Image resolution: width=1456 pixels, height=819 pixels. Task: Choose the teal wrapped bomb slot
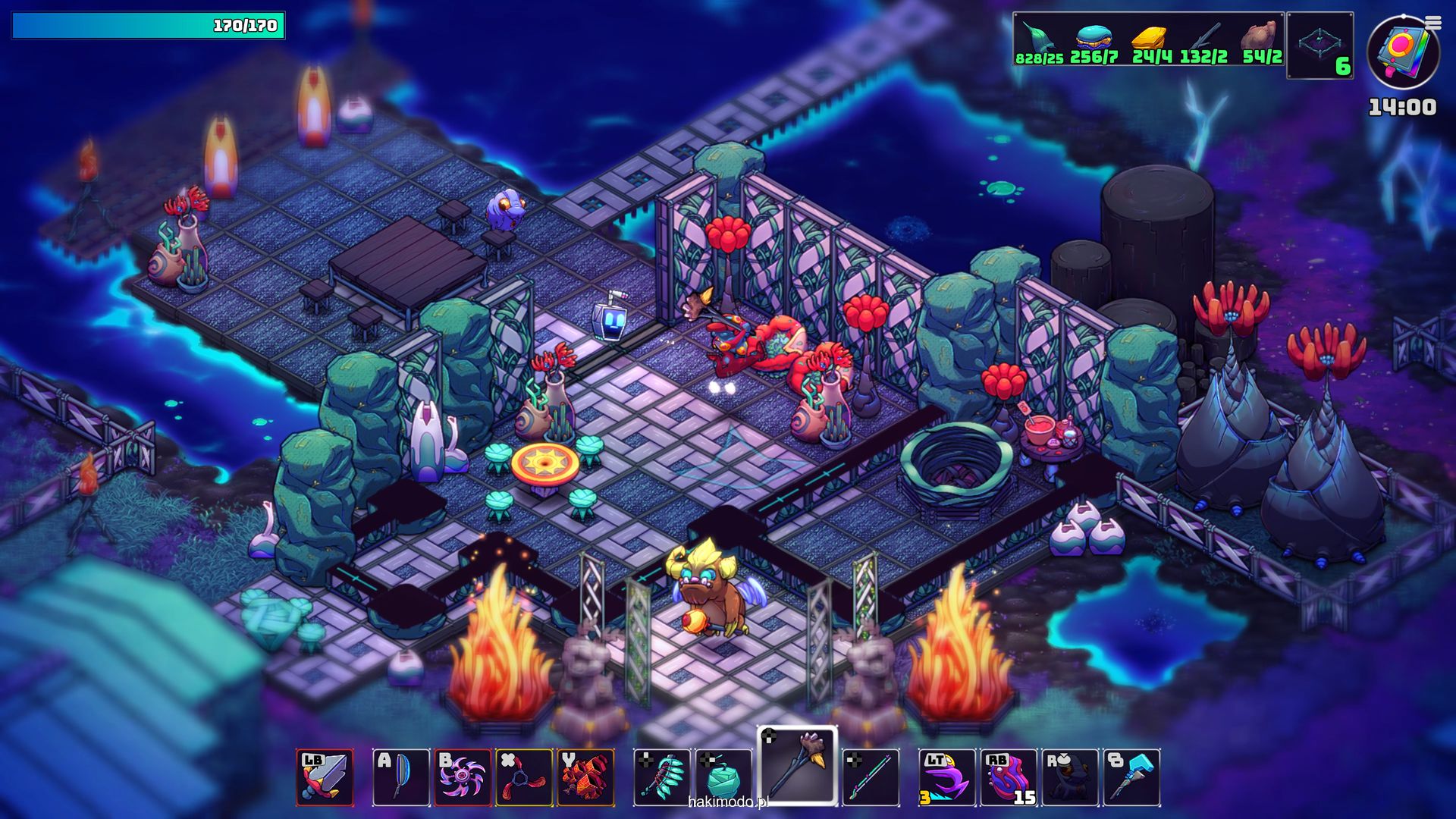tap(723, 777)
